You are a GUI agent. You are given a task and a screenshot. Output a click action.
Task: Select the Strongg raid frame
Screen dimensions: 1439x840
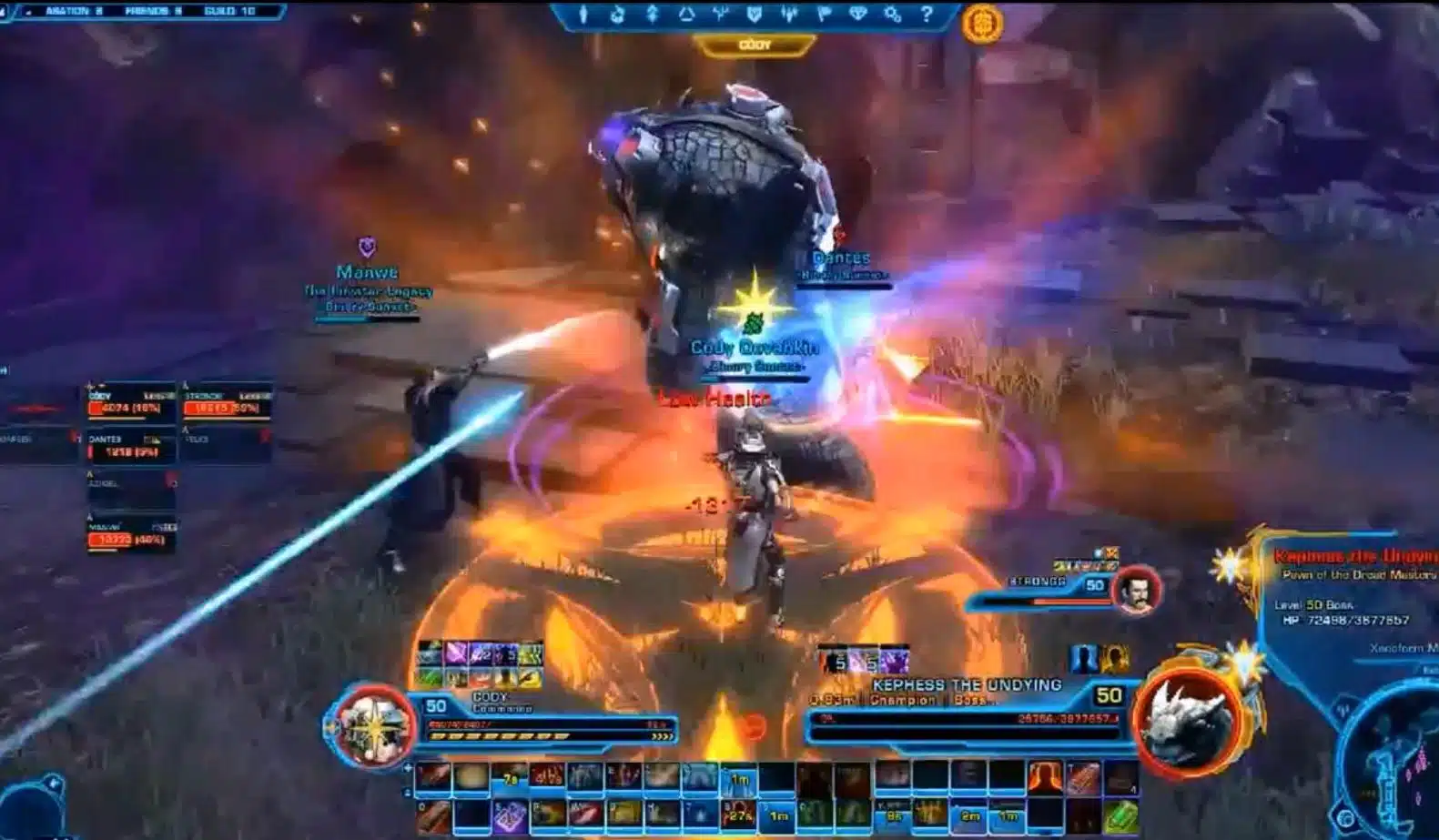pyautogui.click(x=227, y=403)
